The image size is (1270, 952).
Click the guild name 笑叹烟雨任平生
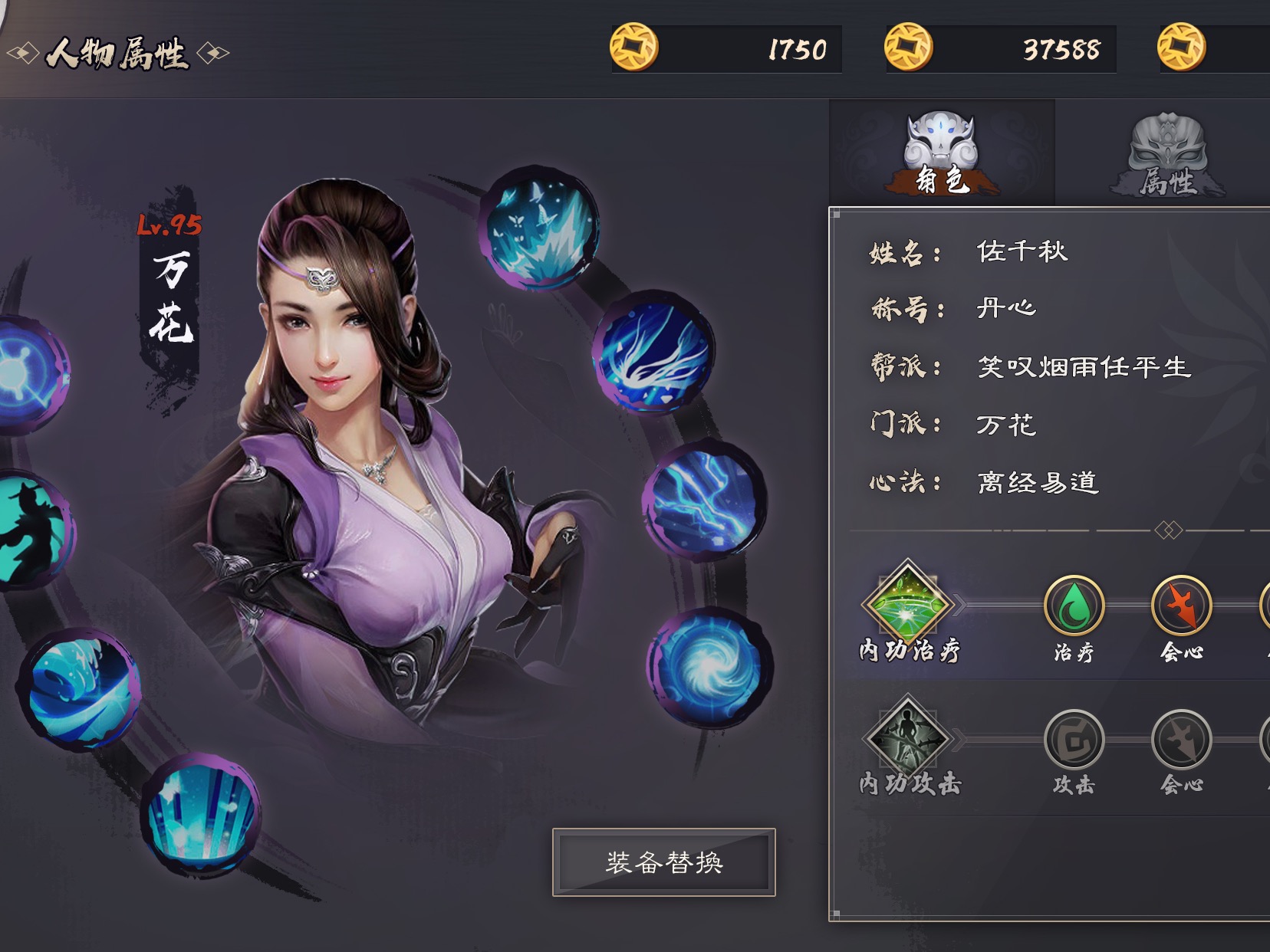pos(1083,366)
